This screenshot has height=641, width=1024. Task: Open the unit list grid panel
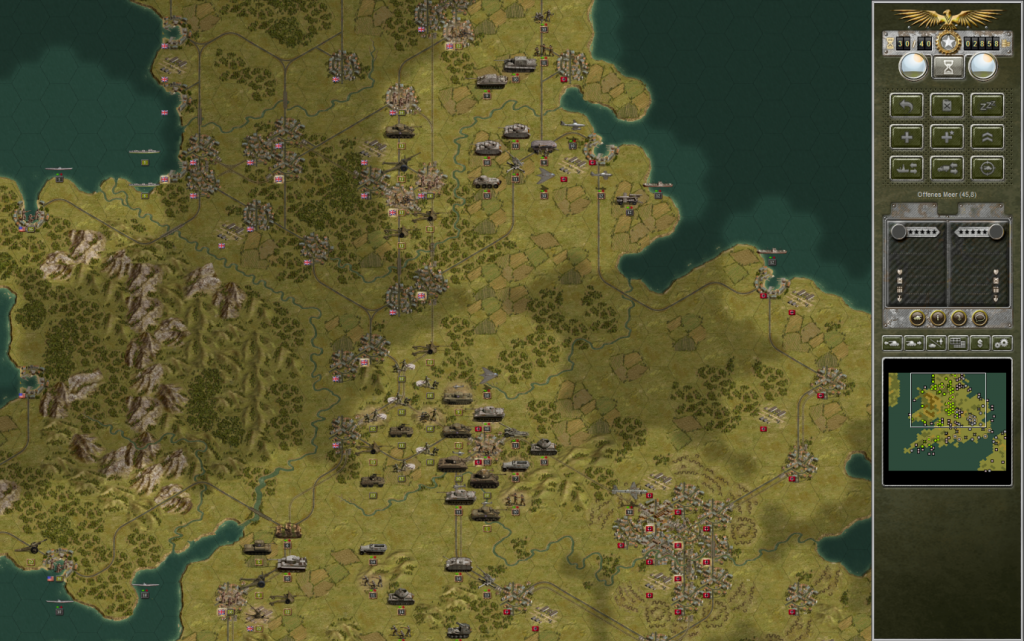click(x=958, y=343)
